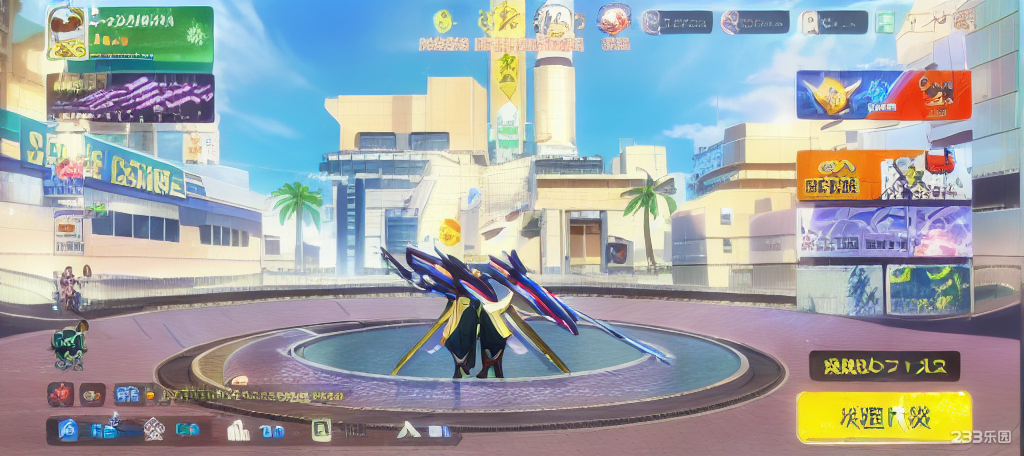Click the red round icon at lower left
This screenshot has width=1024, height=456.
60,393
